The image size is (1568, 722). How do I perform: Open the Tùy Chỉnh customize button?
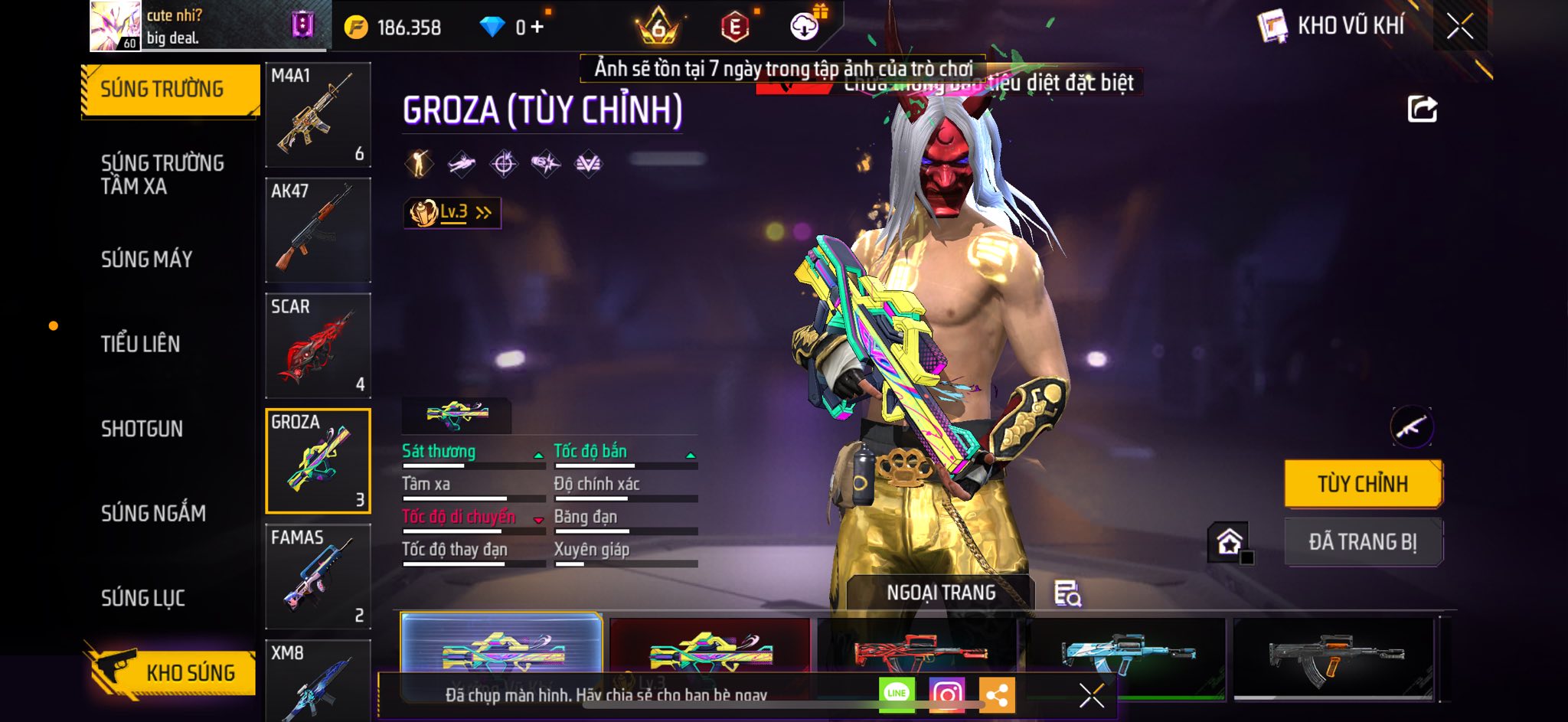1363,484
